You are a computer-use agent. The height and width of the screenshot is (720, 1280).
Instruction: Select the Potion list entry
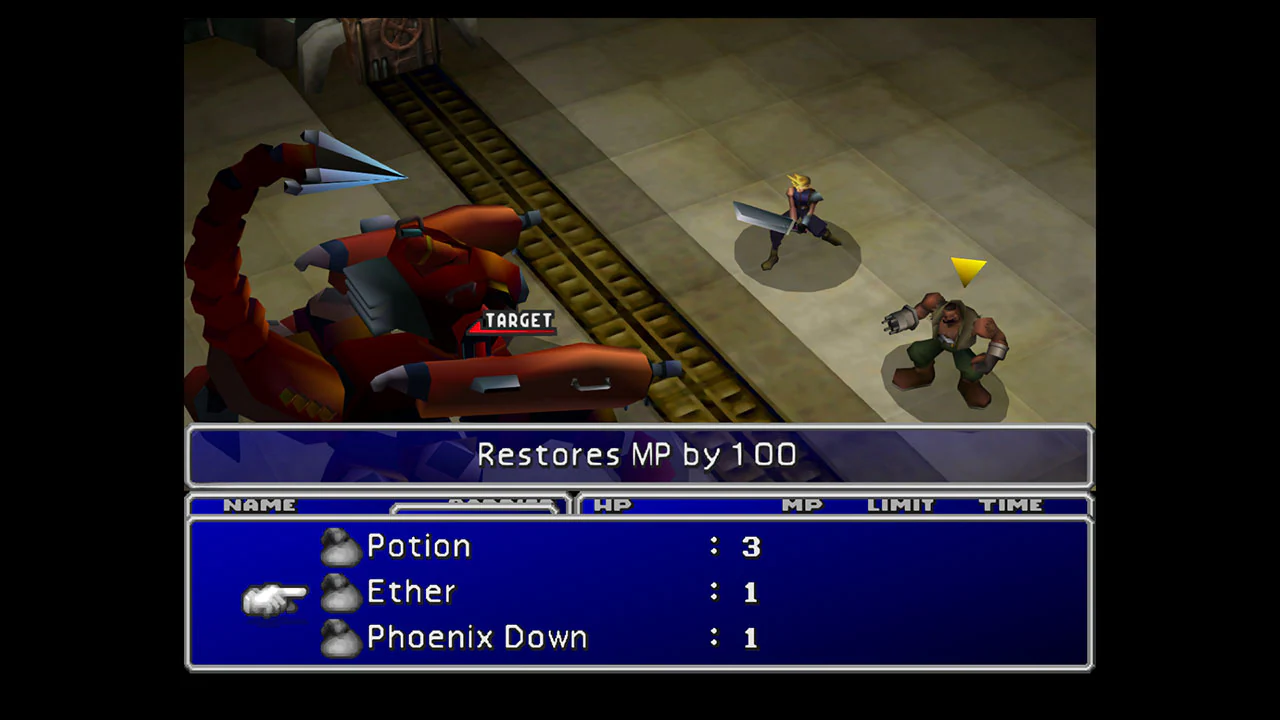pyautogui.click(x=418, y=545)
